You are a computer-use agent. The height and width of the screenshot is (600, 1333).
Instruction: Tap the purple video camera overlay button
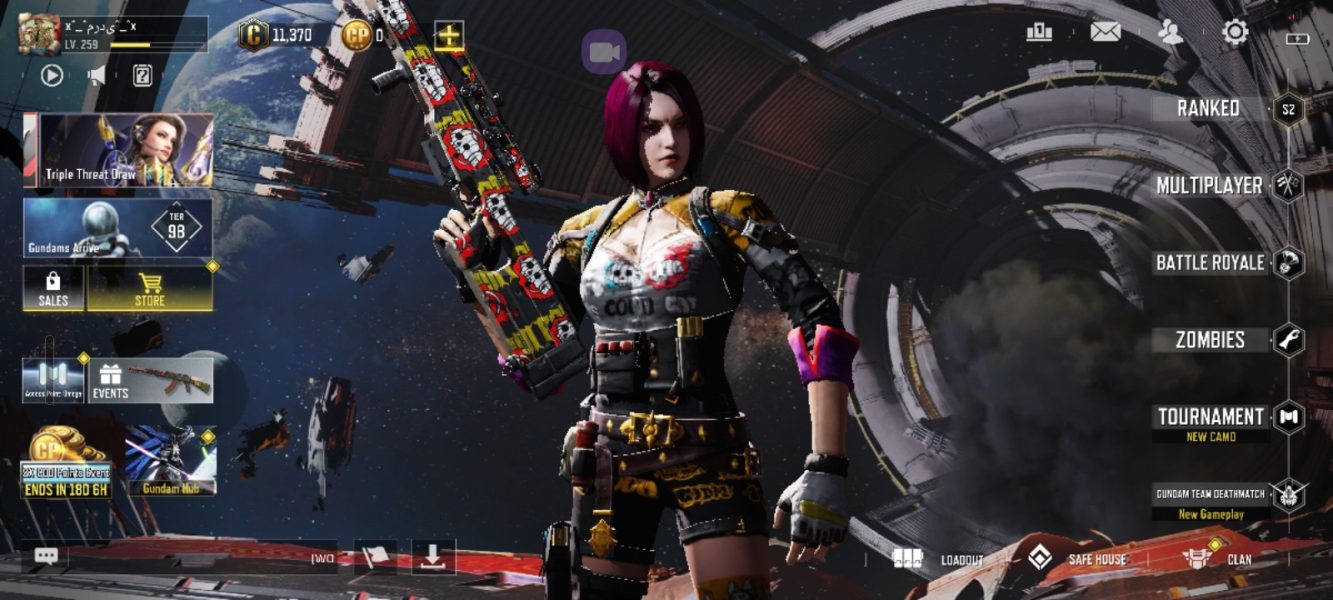click(604, 52)
